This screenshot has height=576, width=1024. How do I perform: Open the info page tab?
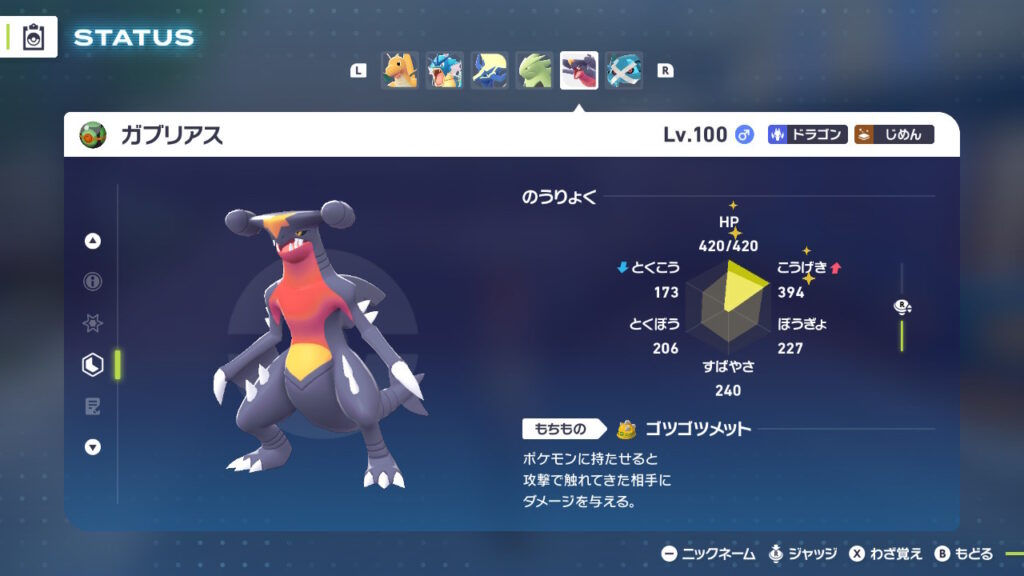click(93, 282)
